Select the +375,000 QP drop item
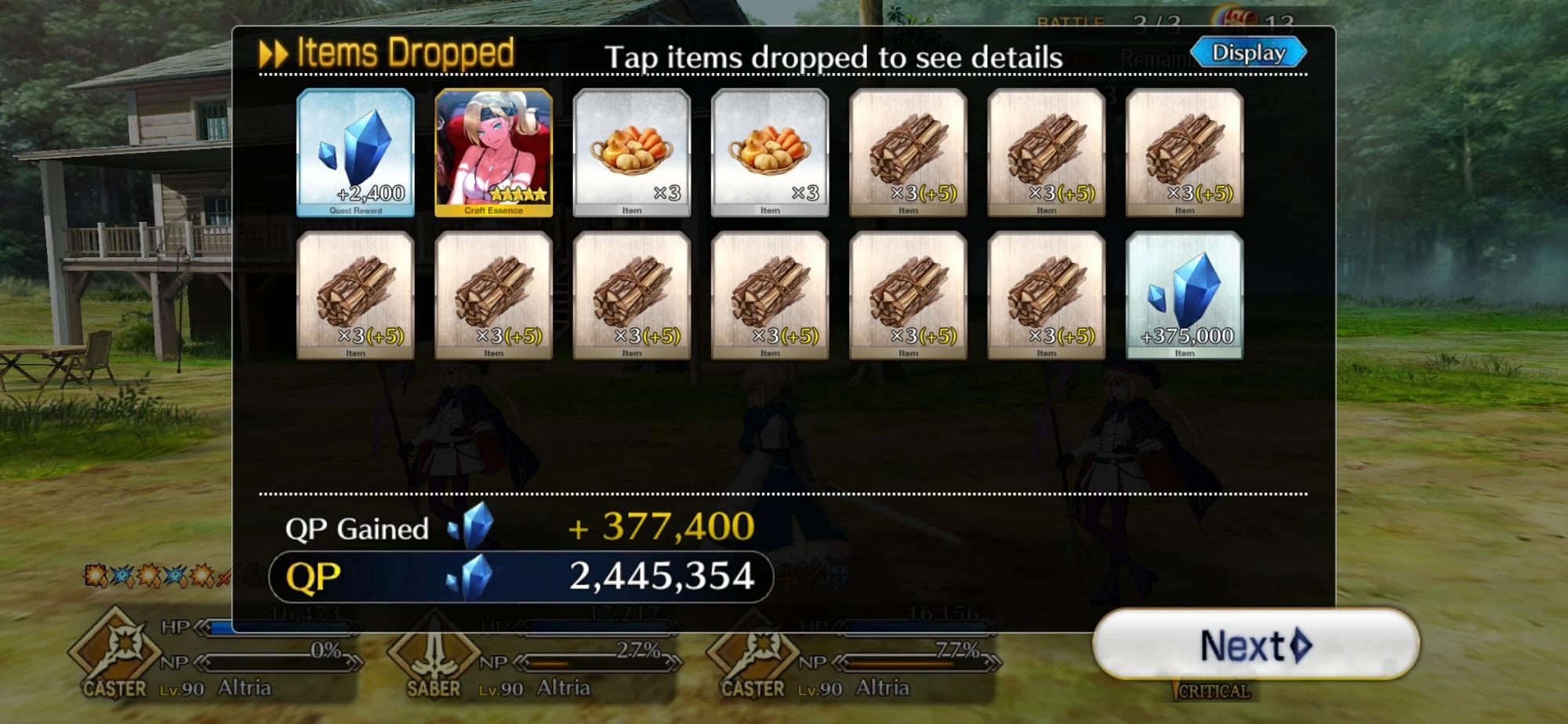 click(1184, 297)
